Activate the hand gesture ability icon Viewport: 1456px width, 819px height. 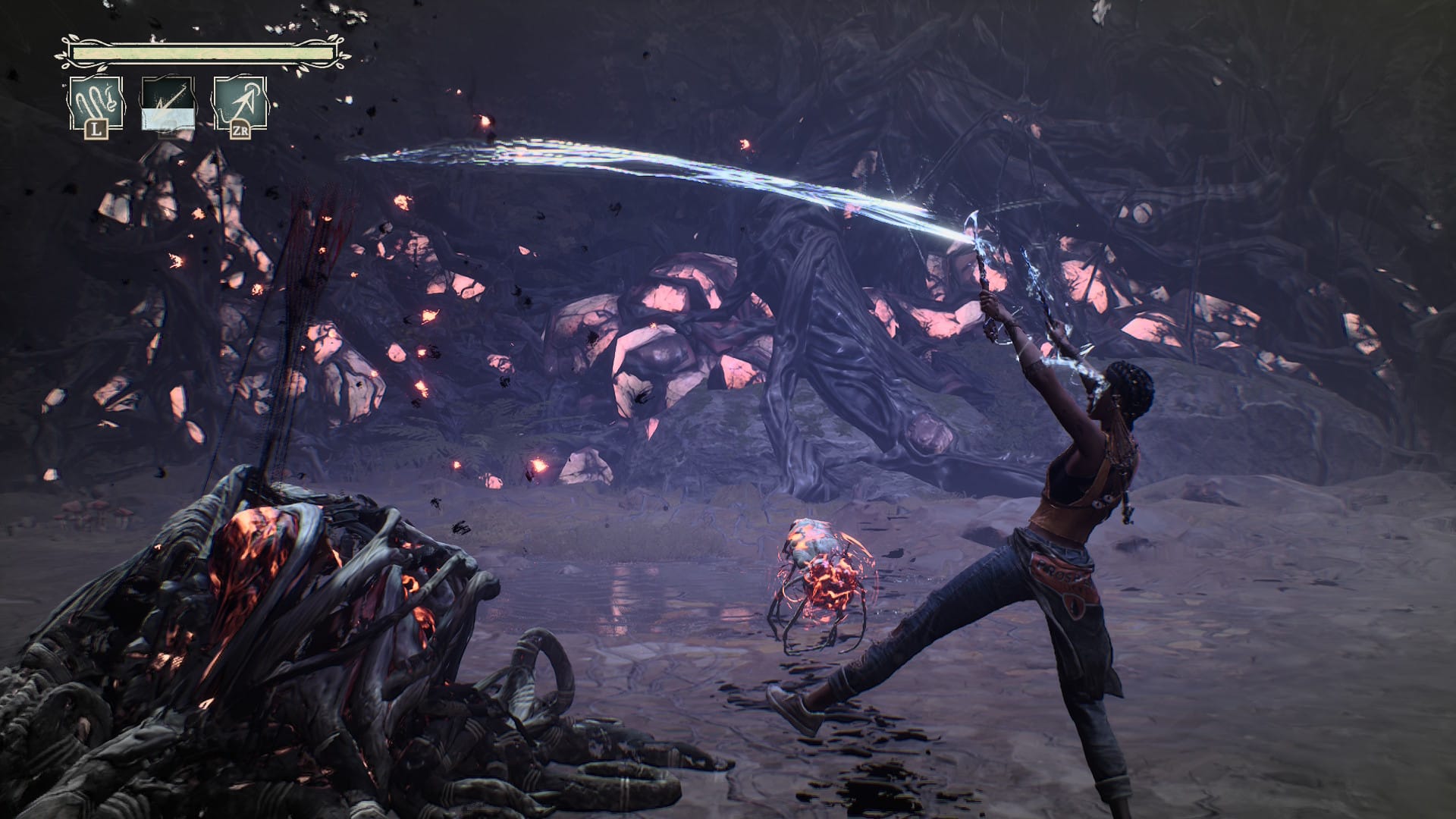coord(95,105)
